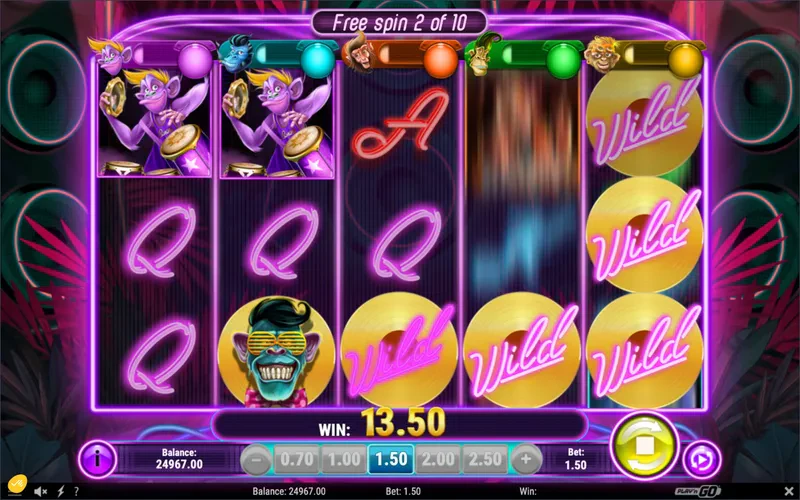Toggle the muted sound speaker icon
This screenshot has width=800, height=500.
(x=40, y=491)
